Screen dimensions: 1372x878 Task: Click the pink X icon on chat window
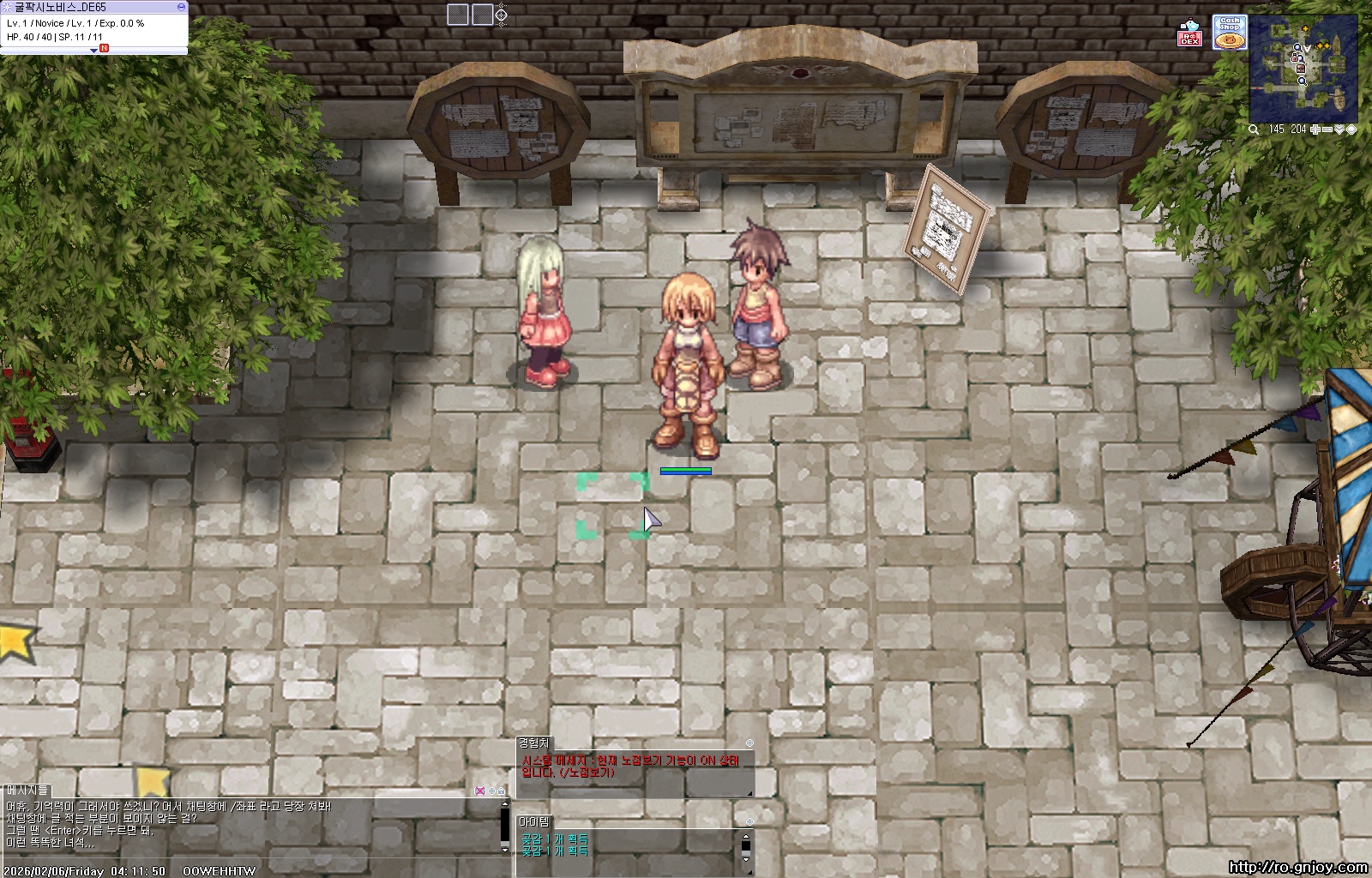coord(479,791)
